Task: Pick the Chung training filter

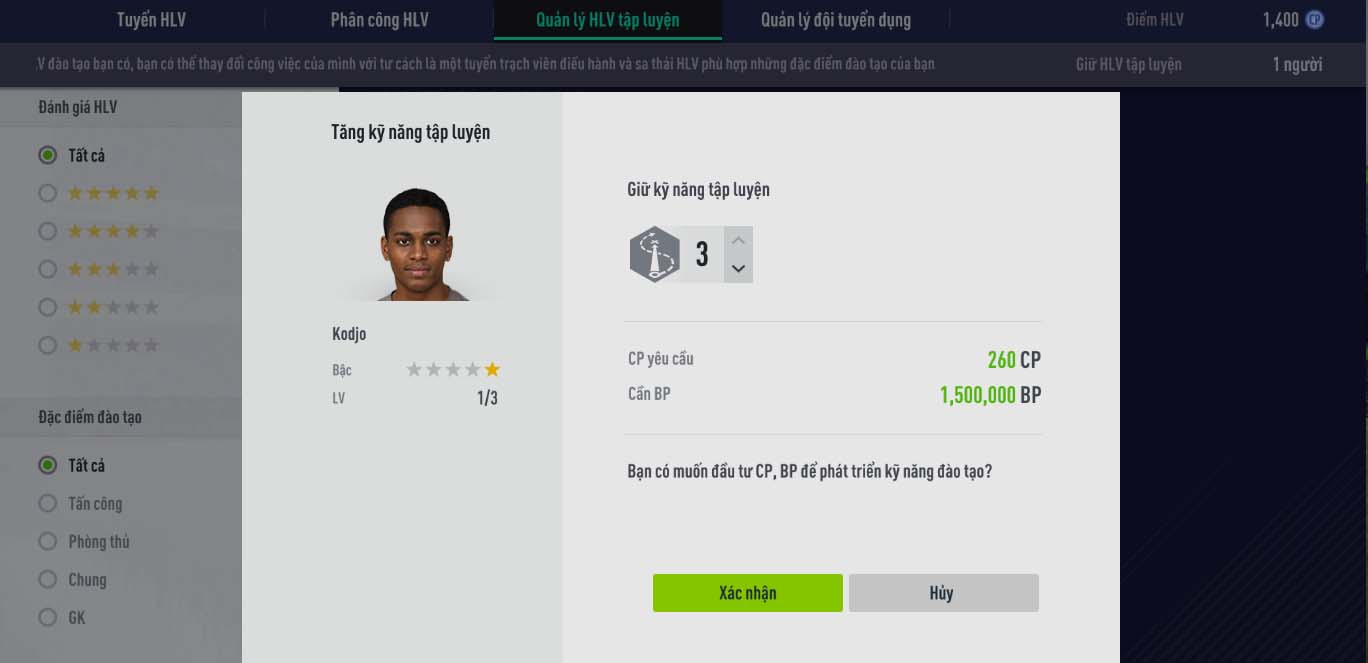Action: (x=48, y=579)
